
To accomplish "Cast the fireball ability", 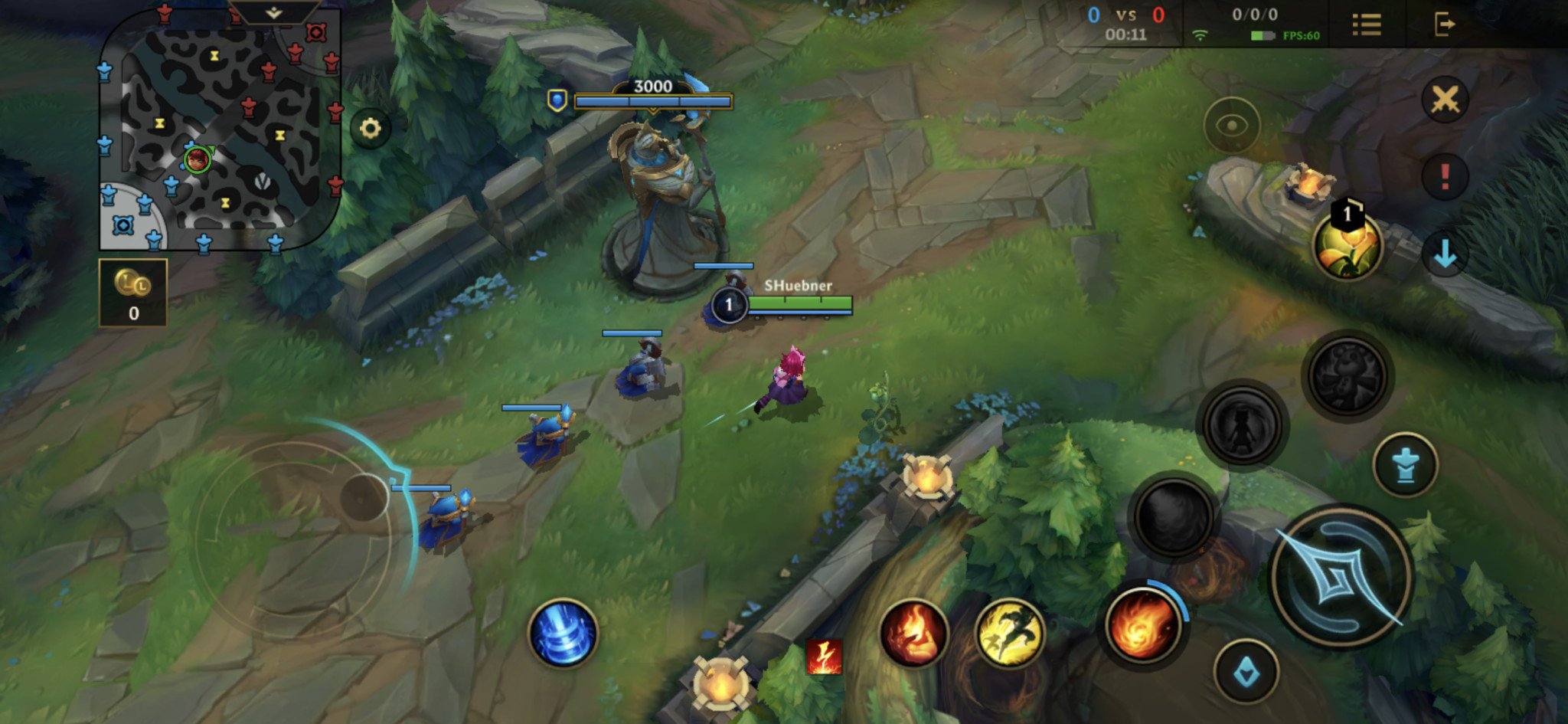I will click(1142, 625).
